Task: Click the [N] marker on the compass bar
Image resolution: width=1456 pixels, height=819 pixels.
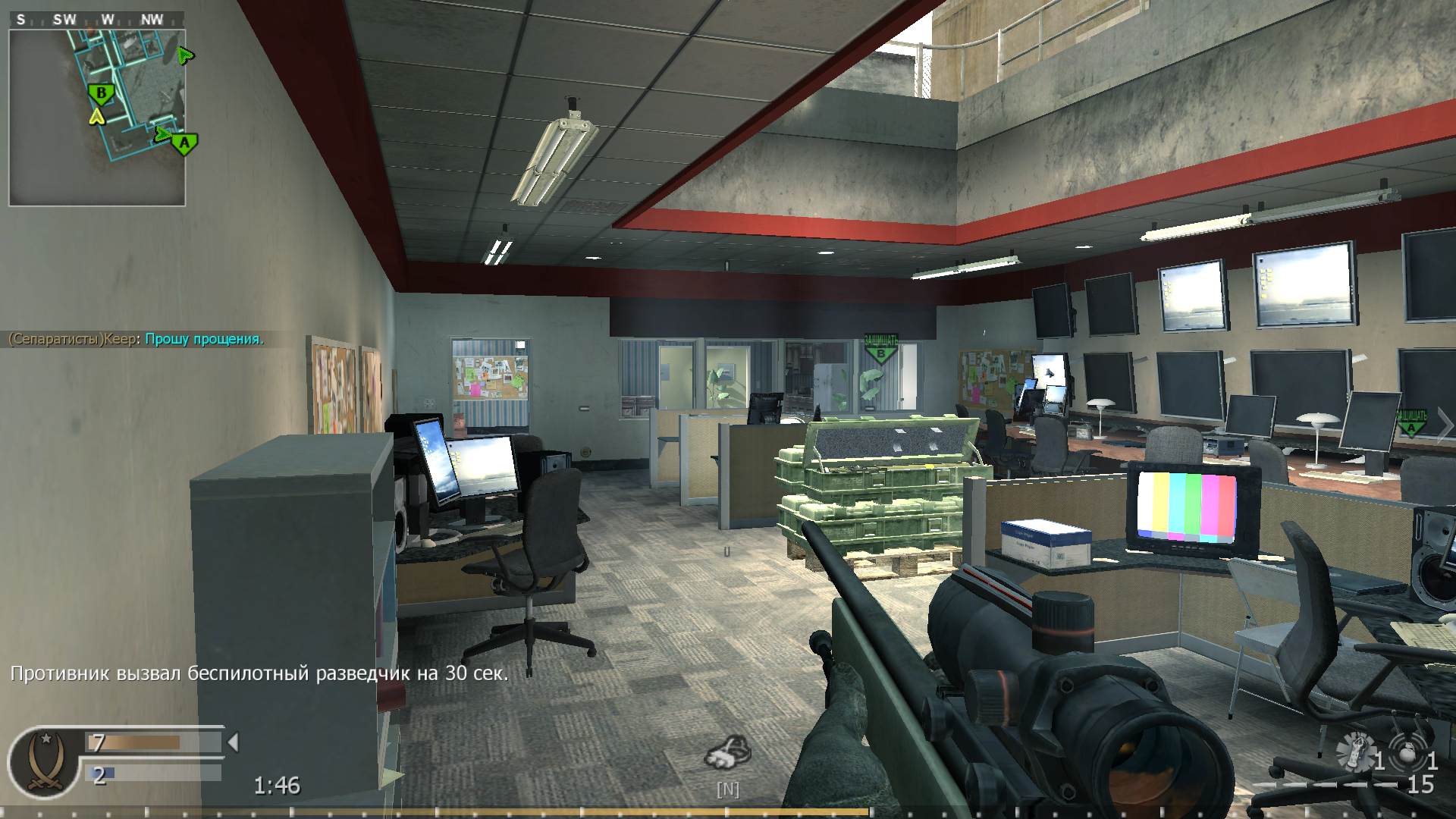Action: [728, 789]
